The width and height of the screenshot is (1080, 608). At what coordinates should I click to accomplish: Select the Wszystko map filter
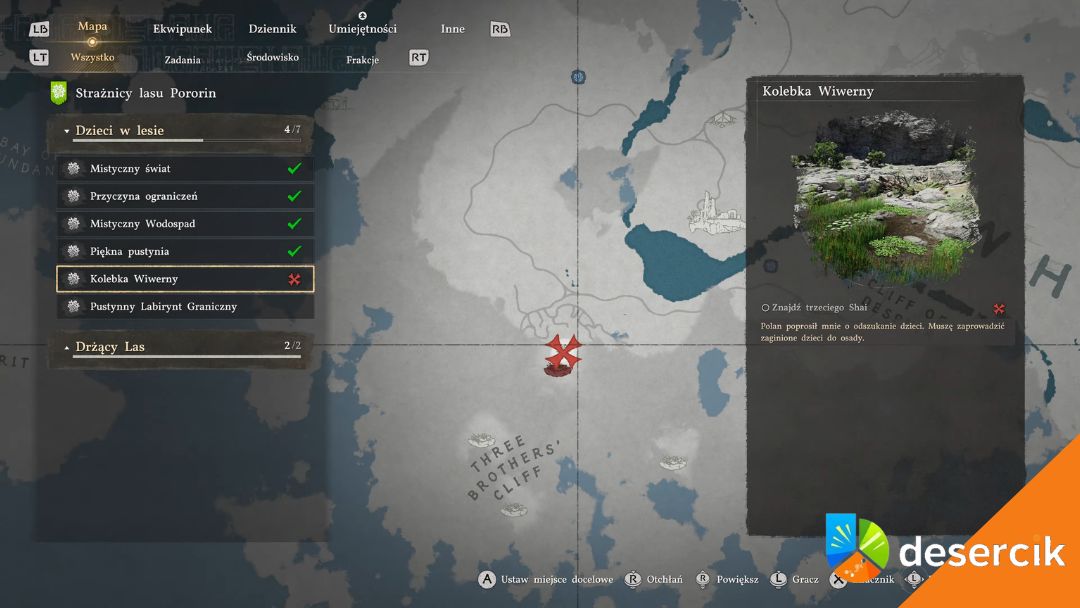point(92,58)
